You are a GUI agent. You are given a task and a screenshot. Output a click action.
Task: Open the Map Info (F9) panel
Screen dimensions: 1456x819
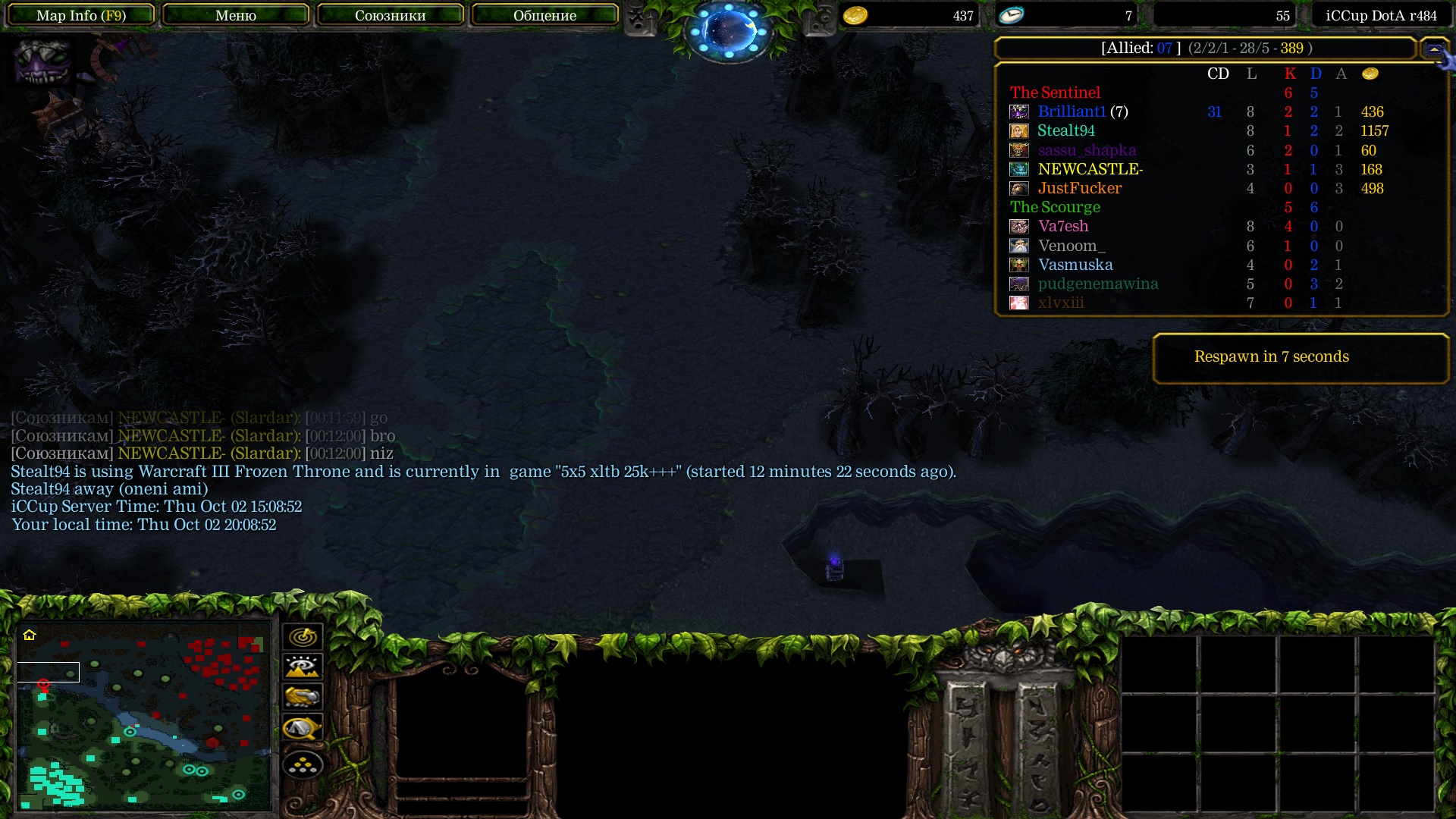(81, 15)
